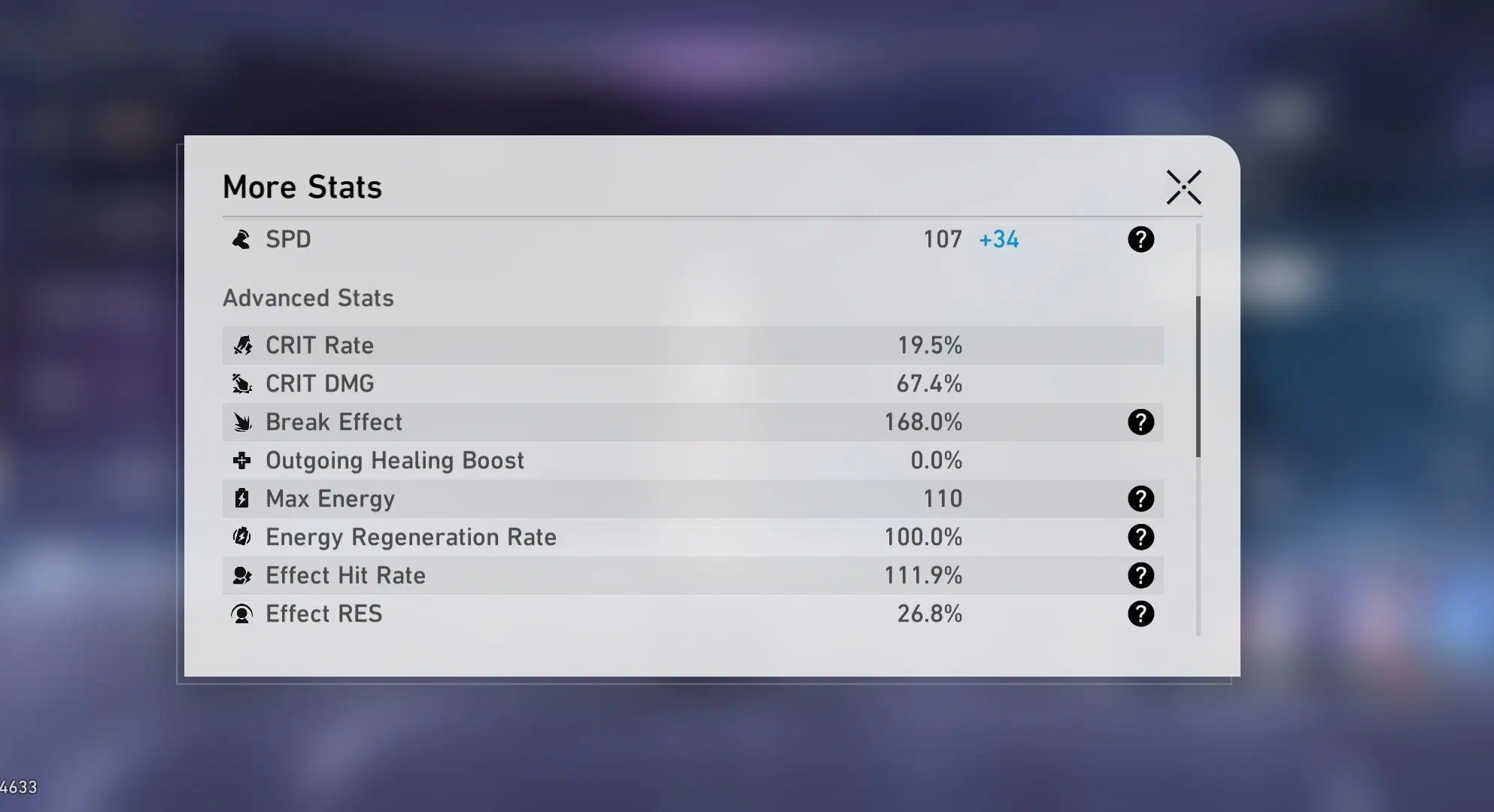This screenshot has width=1494, height=812.
Task: Close the More Stats panel
Action: (x=1183, y=188)
